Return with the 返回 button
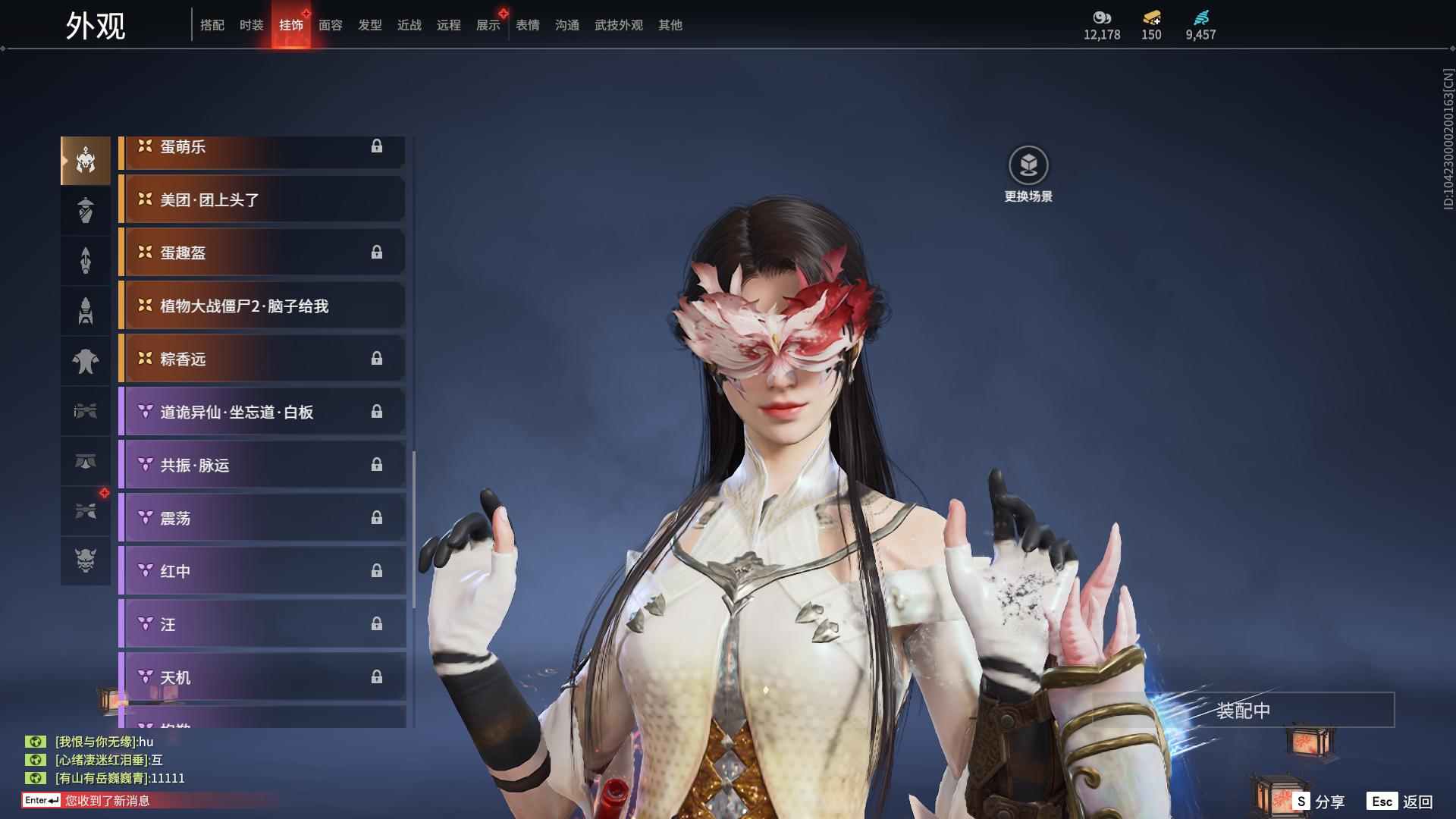This screenshot has width=1456, height=819. point(1401,802)
